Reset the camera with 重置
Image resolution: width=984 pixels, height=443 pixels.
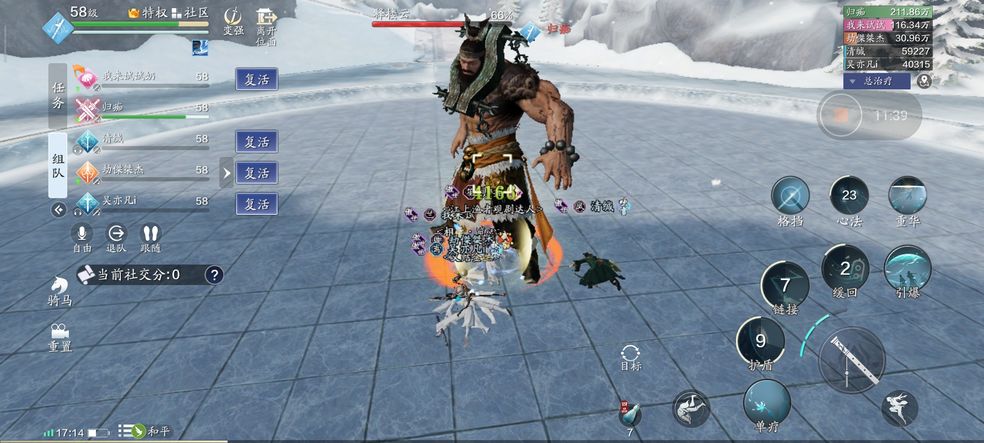click(x=60, y=334)
